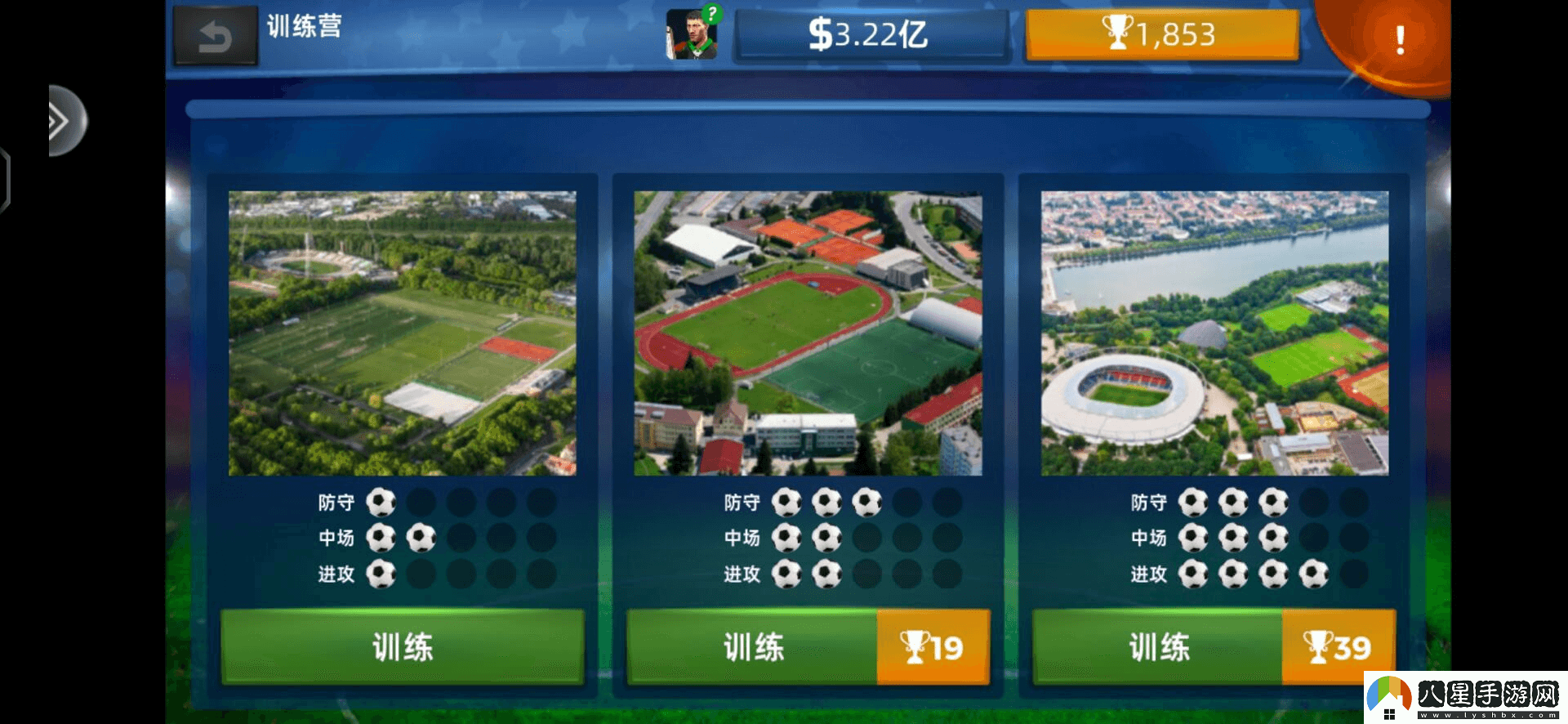This screenshot has height=724, width=1568.
Task: Open the player portrait with question mark
Action: pos(692,35)
